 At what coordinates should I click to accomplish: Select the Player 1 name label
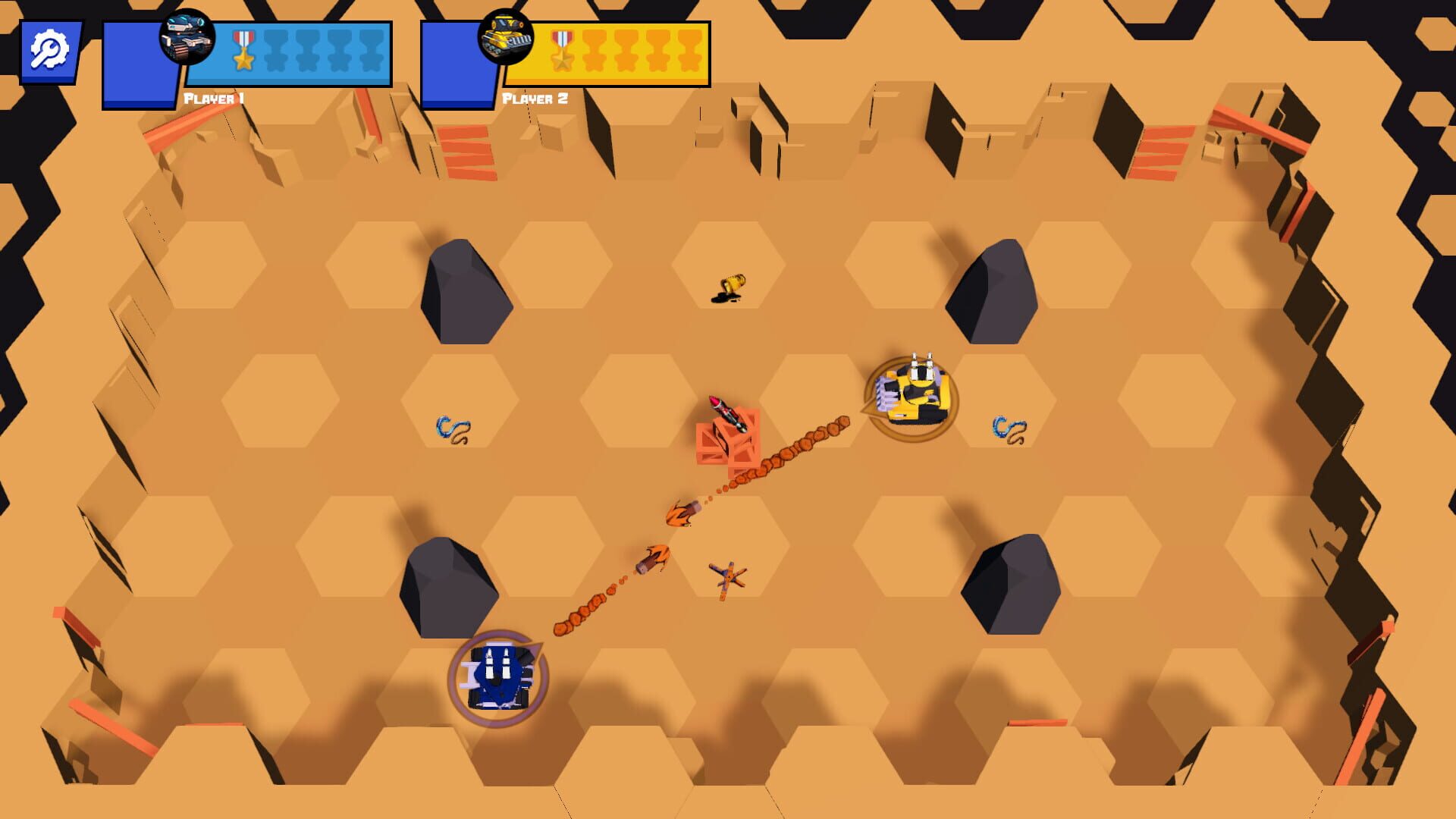click(x=215, y=97)
